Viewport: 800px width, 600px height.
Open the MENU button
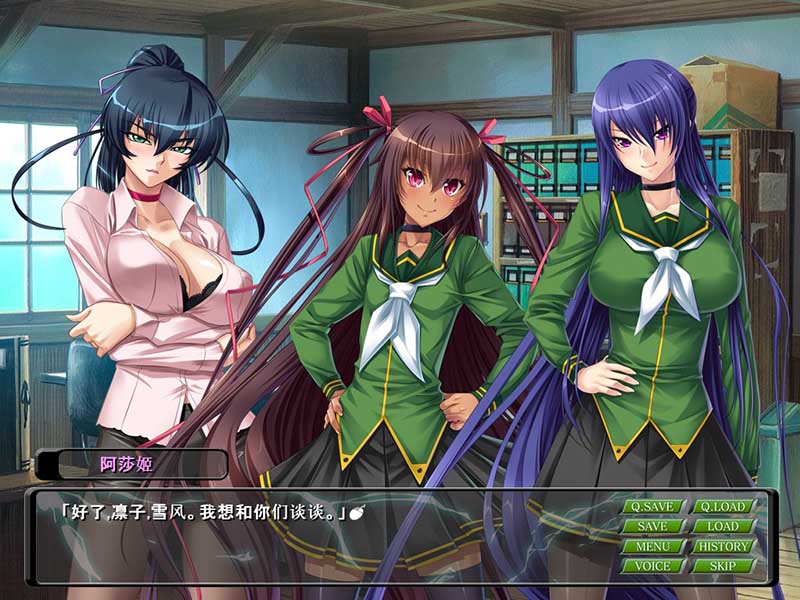point(652,546)
